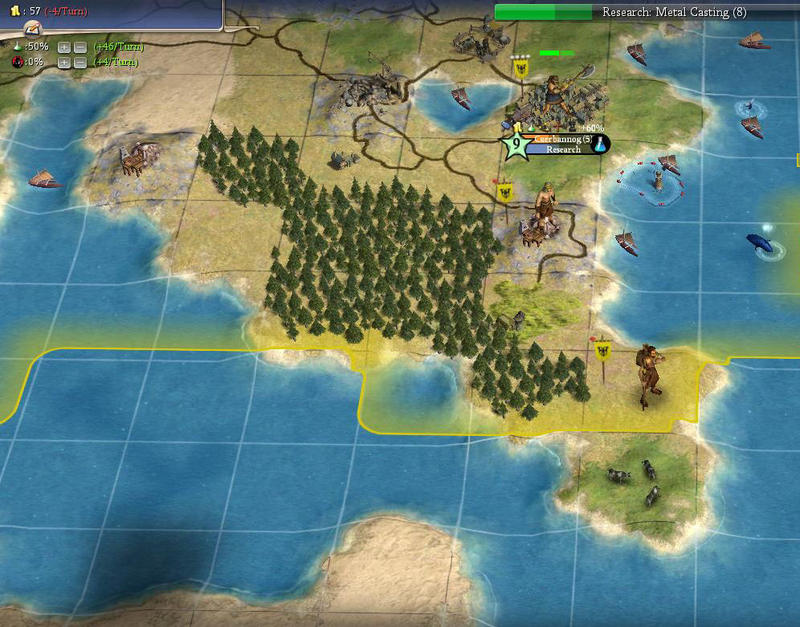Open the notepad log icon under gold
Screen dimensions: 800x627
click(x=32, y=28)
